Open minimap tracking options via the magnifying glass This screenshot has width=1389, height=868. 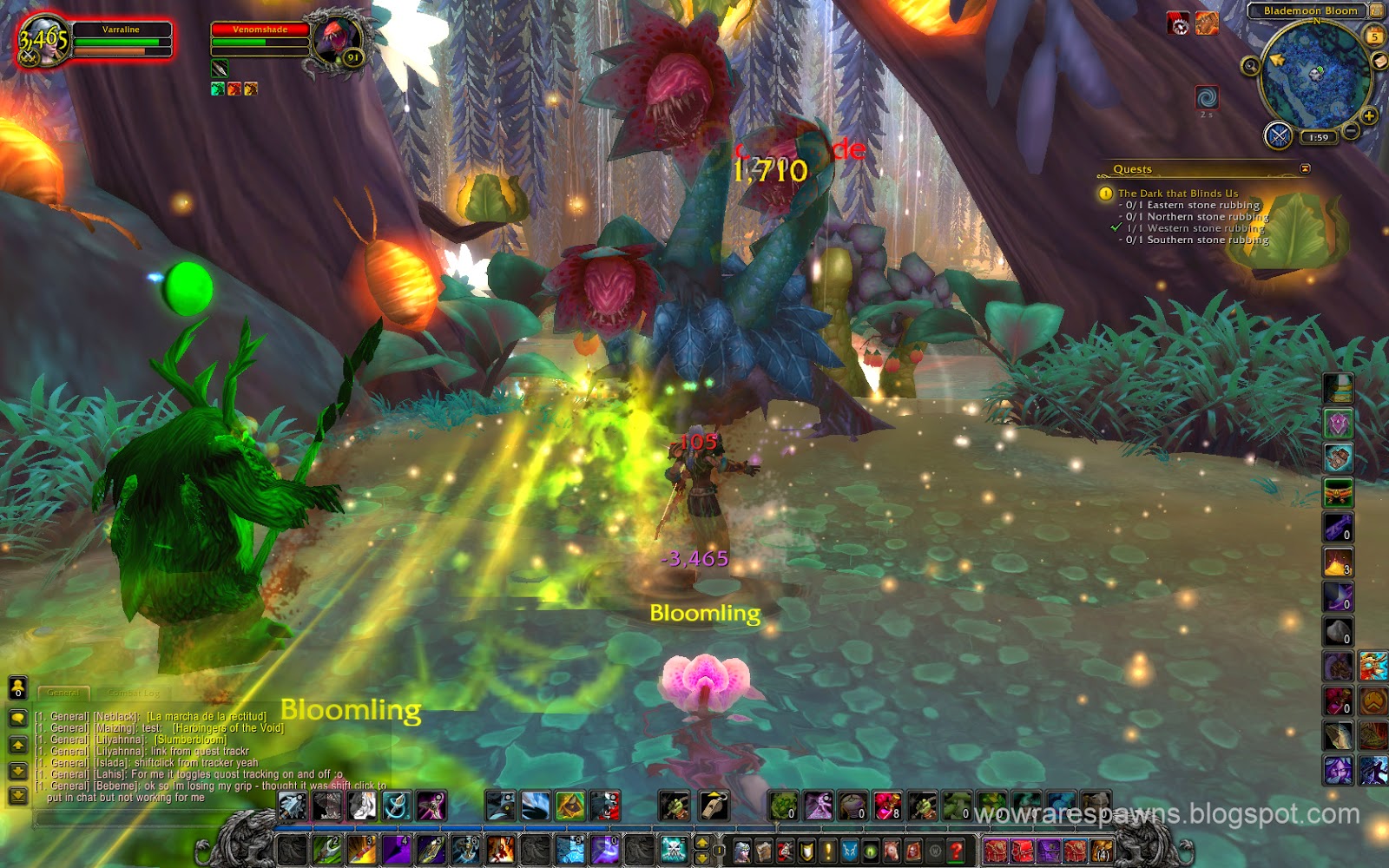pos(1250,66)
